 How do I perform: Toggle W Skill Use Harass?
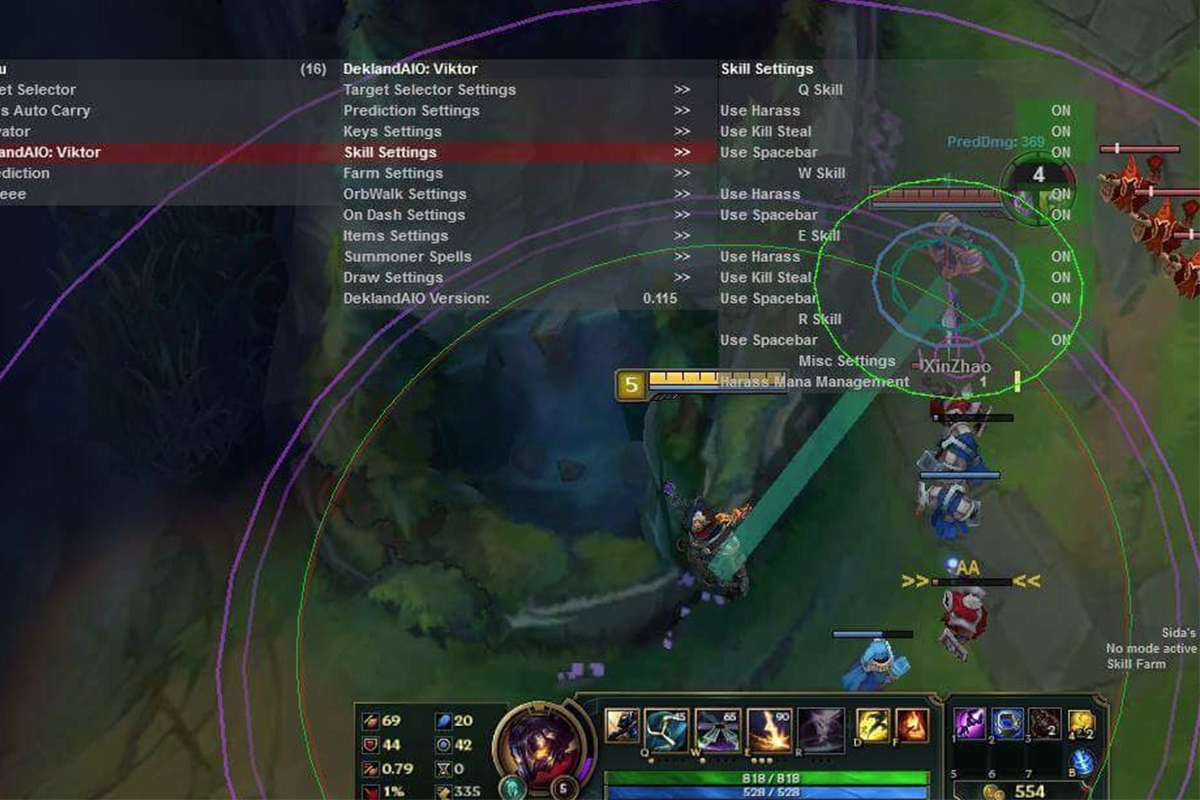pyautogui.click(x=1060, y=194)
